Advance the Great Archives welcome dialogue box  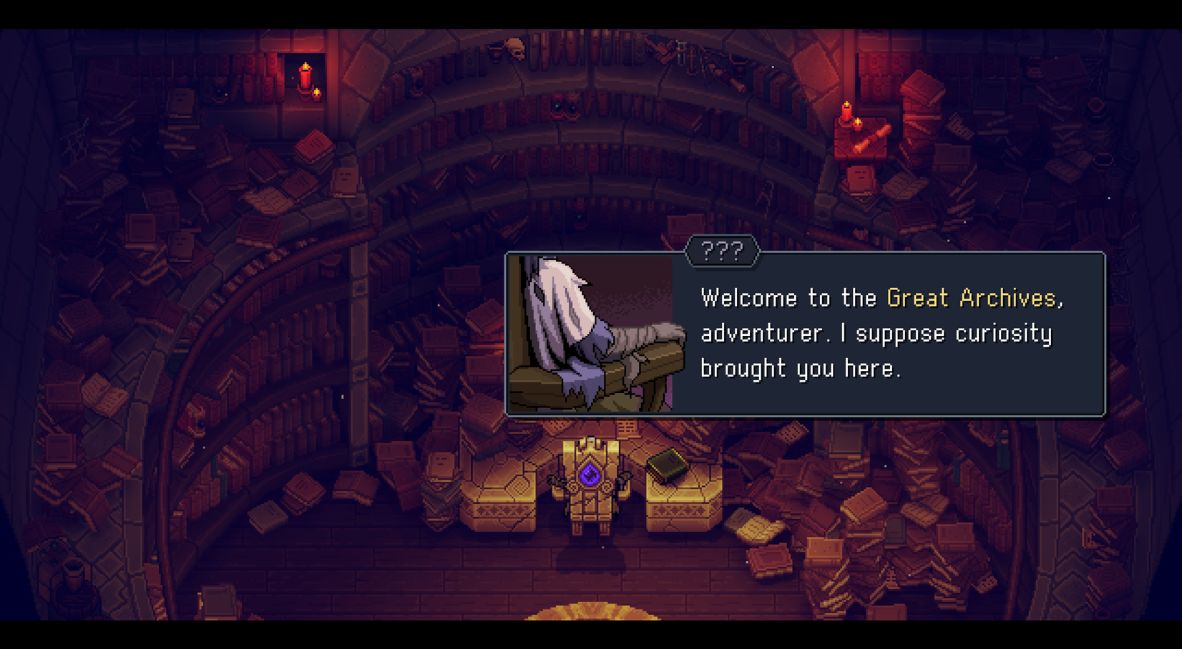point(875,333)
